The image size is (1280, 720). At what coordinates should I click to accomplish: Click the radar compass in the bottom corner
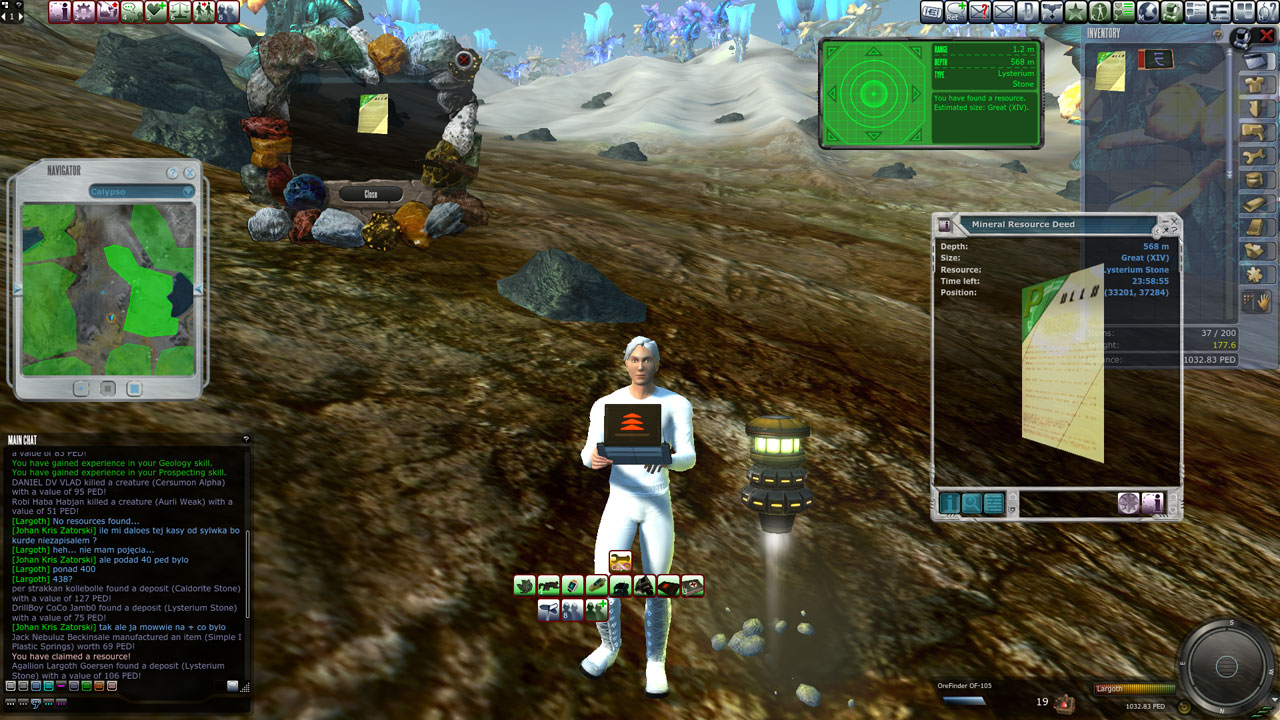pyautogui.click(x=1229, y=666)
